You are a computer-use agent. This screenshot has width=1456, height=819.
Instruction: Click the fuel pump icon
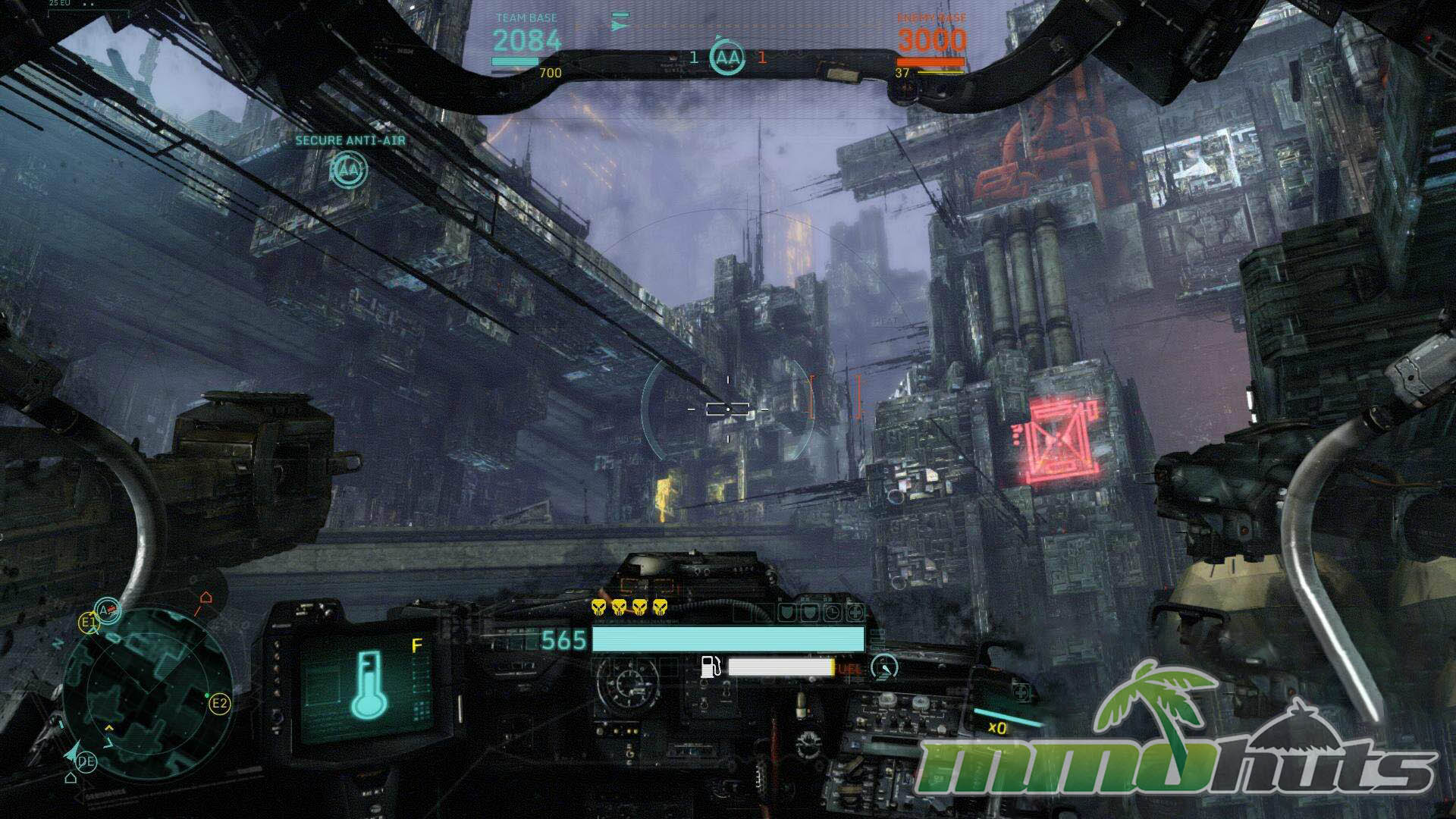point(711,667)
